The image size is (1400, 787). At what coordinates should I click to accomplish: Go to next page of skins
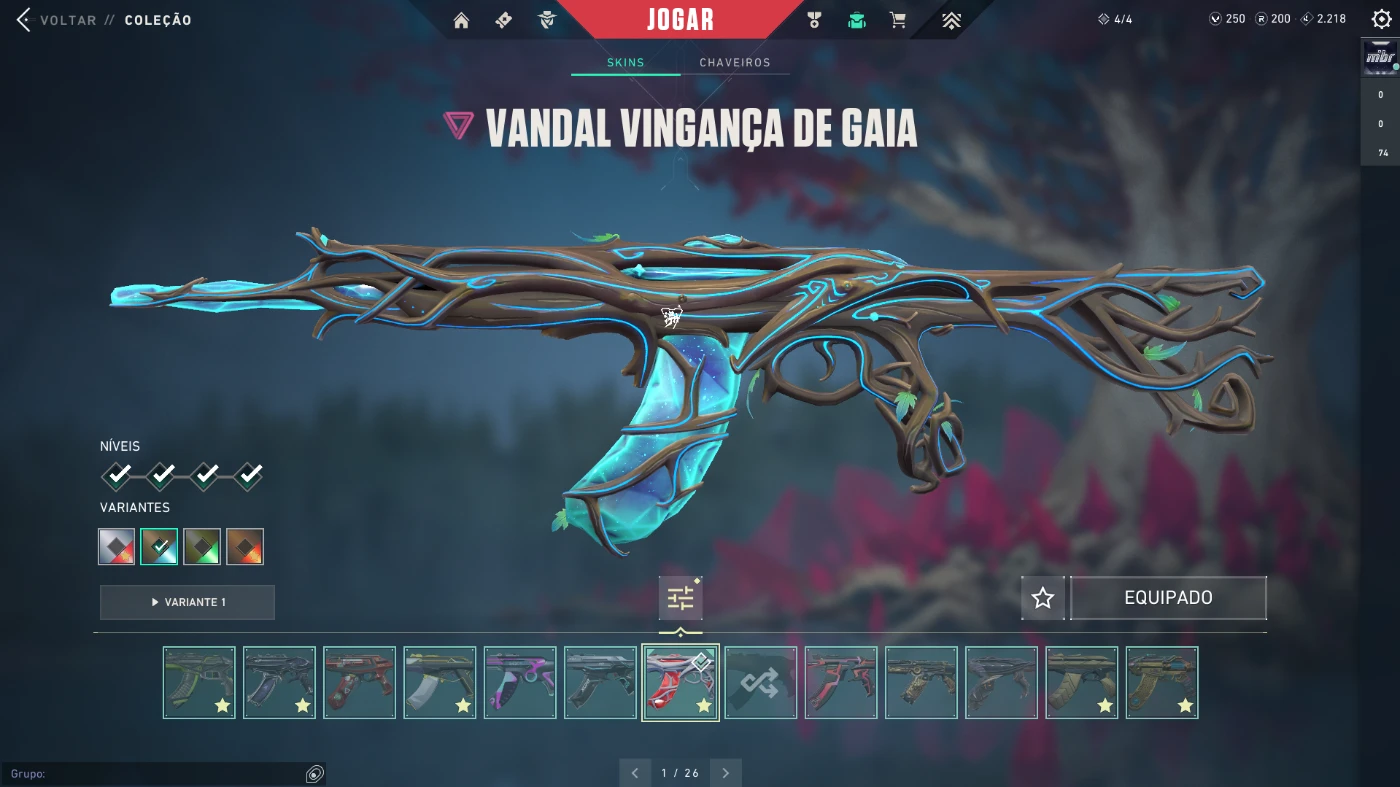pyautogui.click(x=725, y=772)
